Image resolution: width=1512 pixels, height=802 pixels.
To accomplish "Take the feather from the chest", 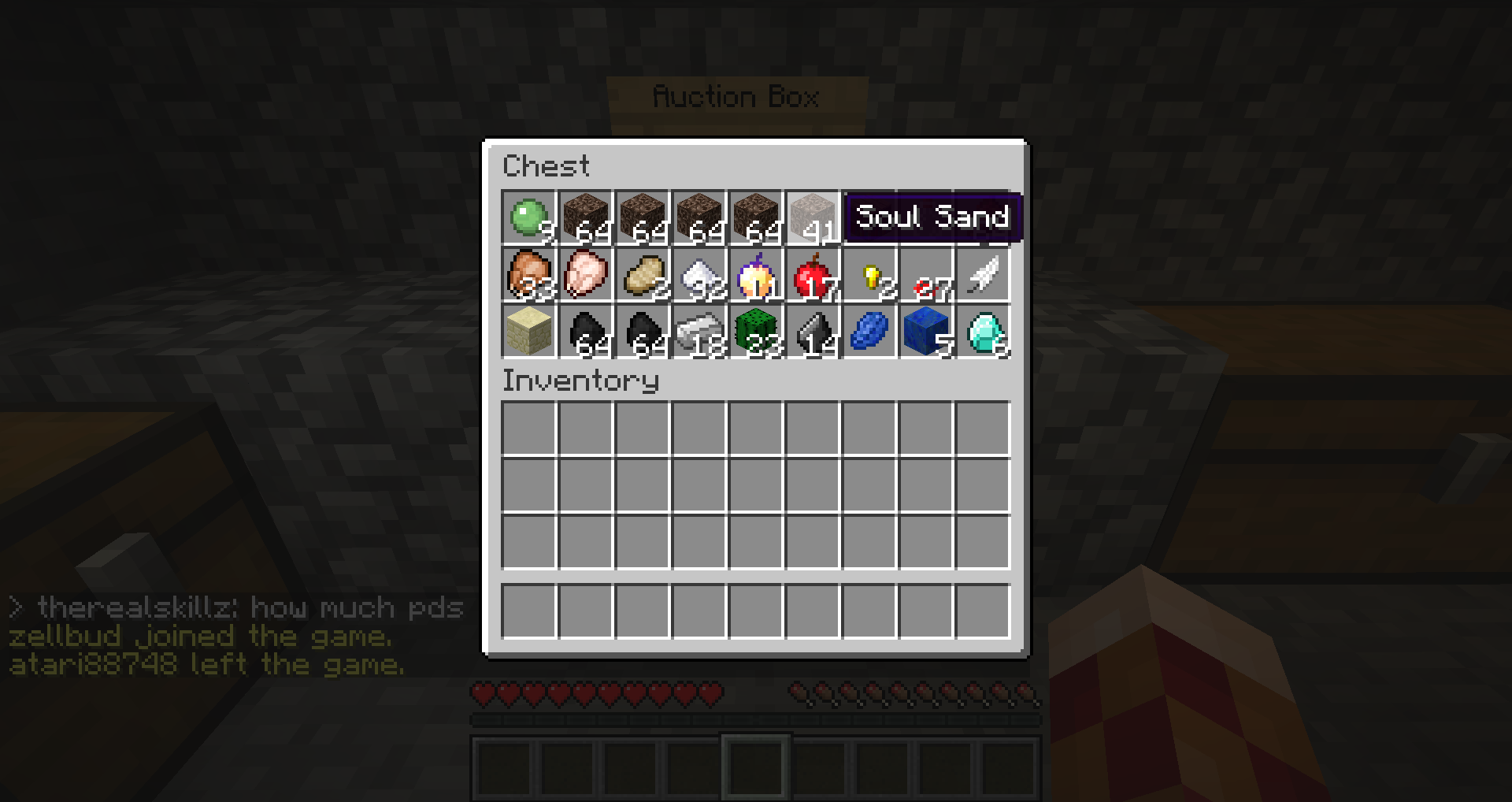I will click(982, 274).
